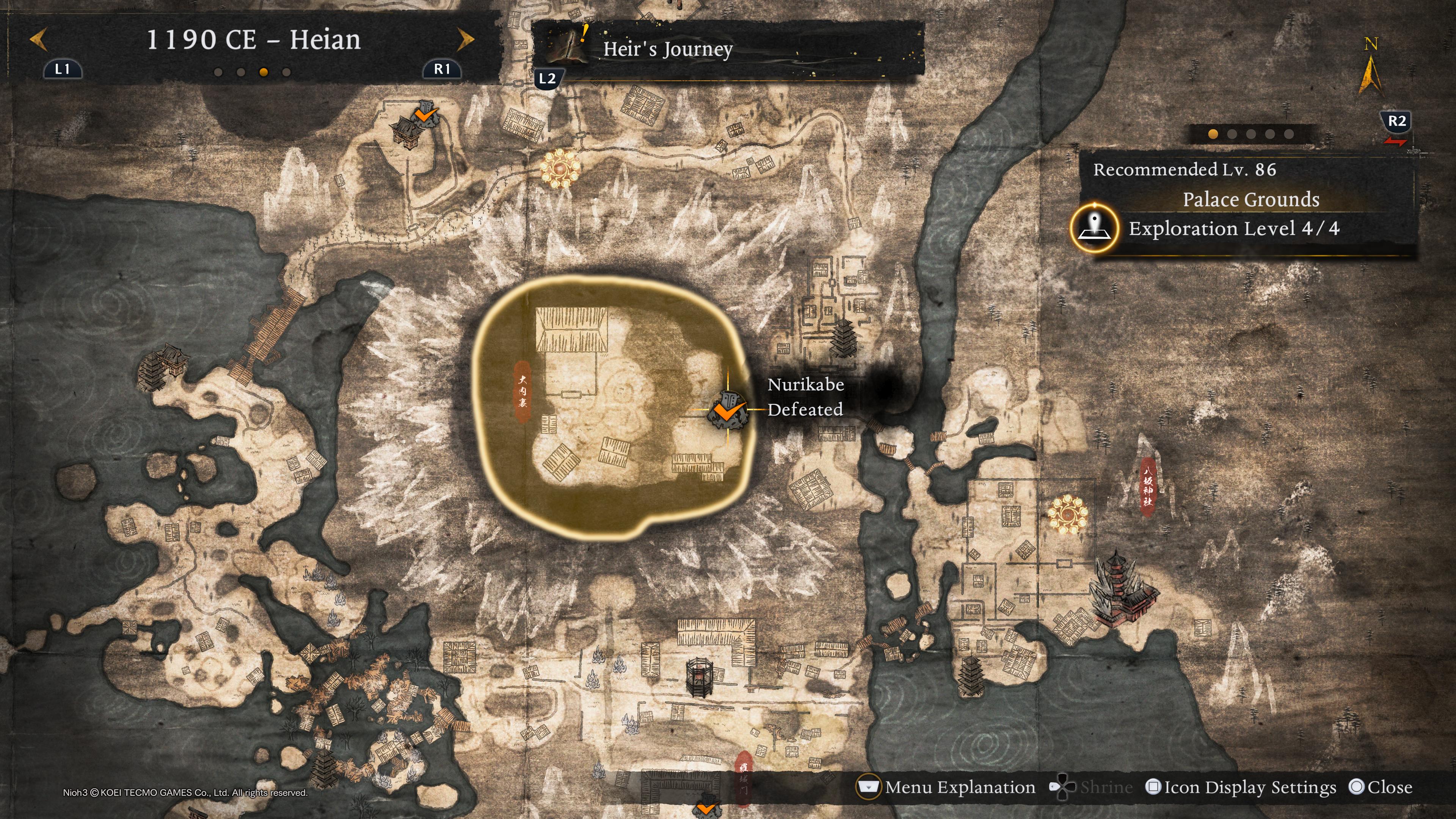Open Menu Explanation
The height and width of the screenshot is (819, 1456).
(x=947, y=787)
